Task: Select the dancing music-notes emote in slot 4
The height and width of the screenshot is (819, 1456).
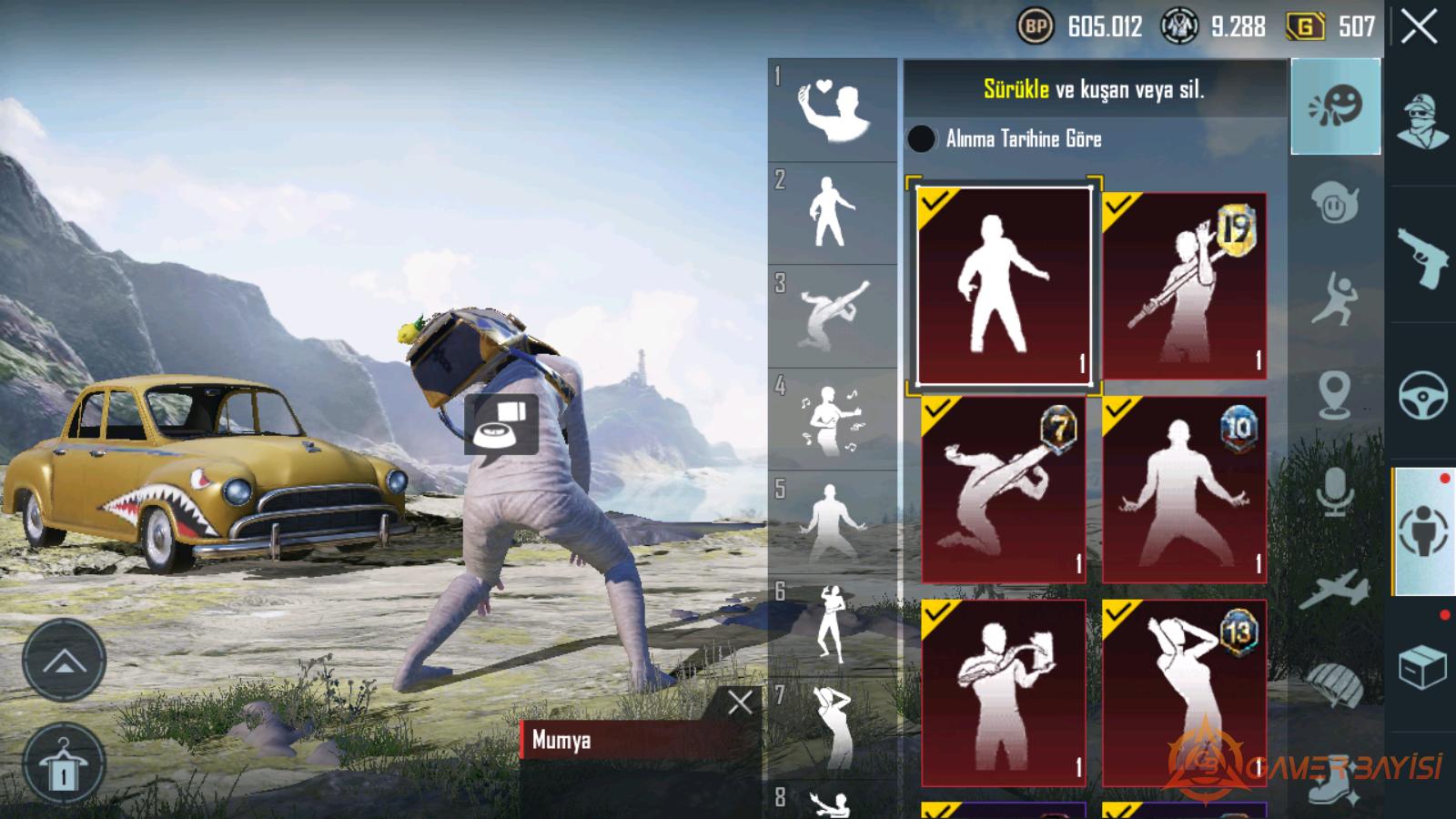Action: tap(832, 420)
